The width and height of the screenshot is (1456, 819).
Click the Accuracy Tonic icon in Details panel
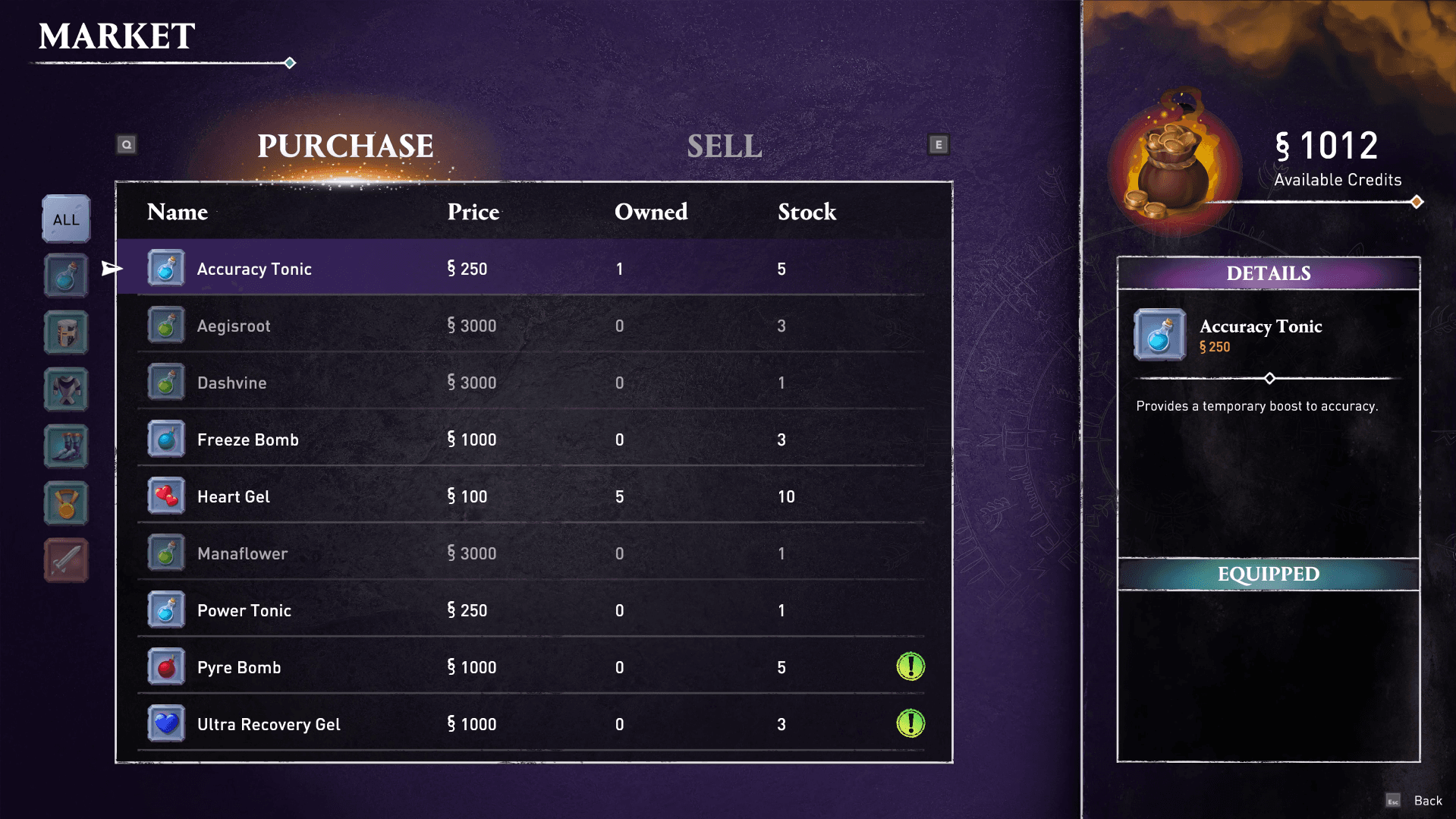click(x=1159, y=334)
